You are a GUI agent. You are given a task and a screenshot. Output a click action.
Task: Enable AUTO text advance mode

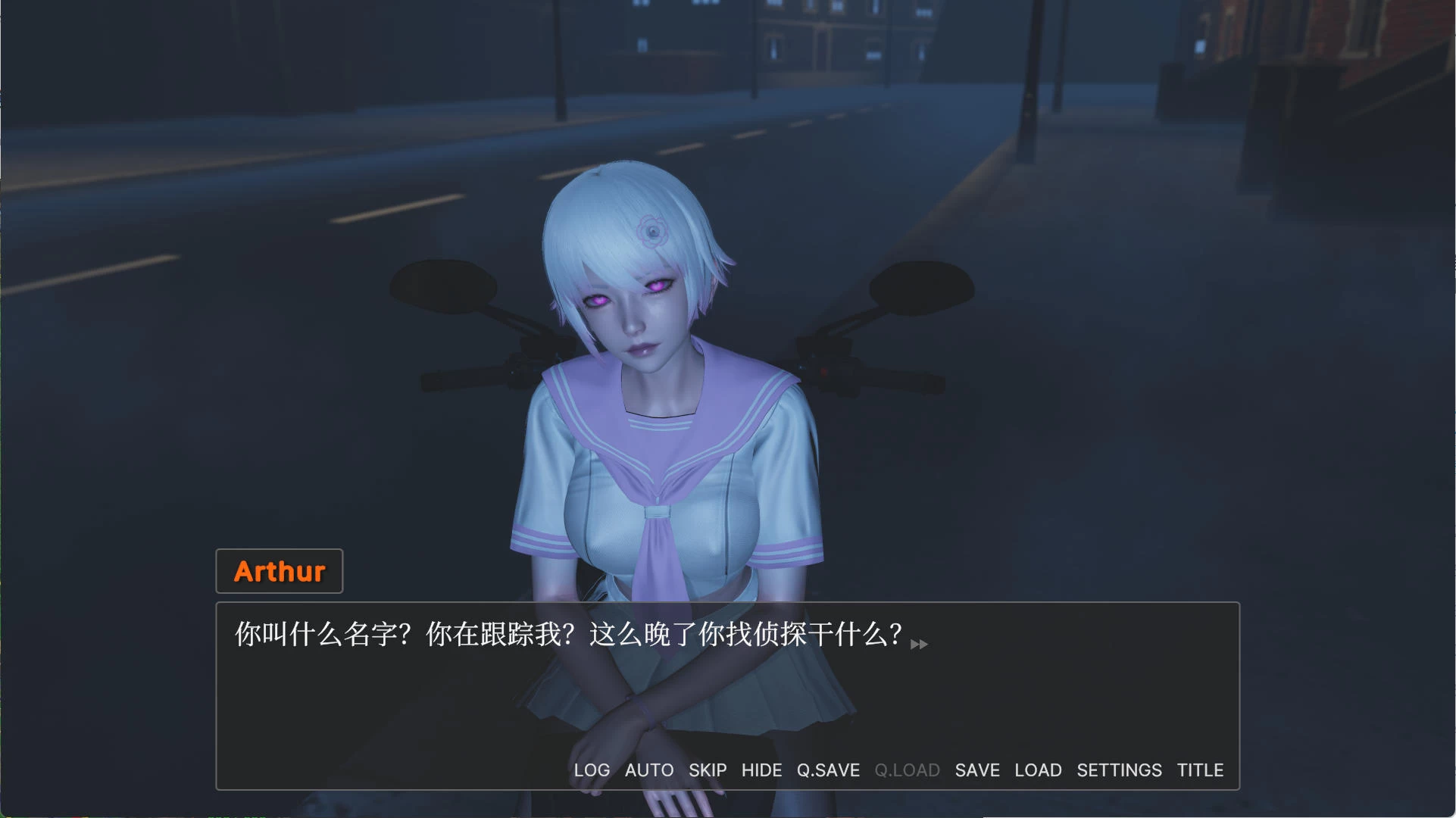click(x=648, y=770)
